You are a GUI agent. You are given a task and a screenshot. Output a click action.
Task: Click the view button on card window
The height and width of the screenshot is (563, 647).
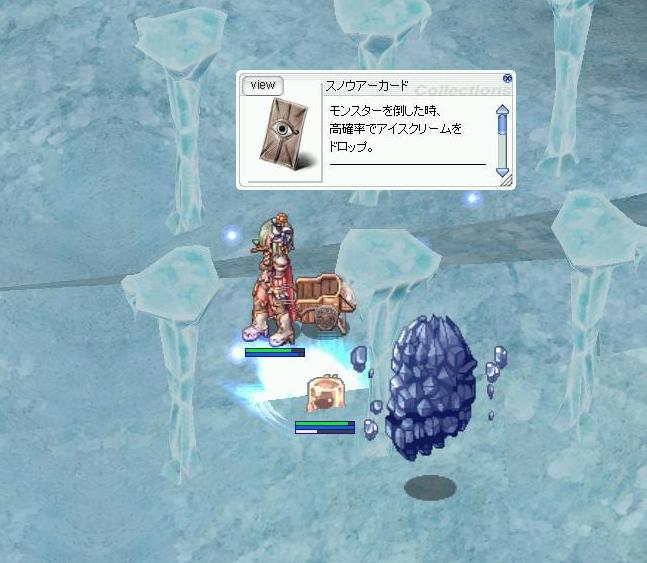[263, 85]
